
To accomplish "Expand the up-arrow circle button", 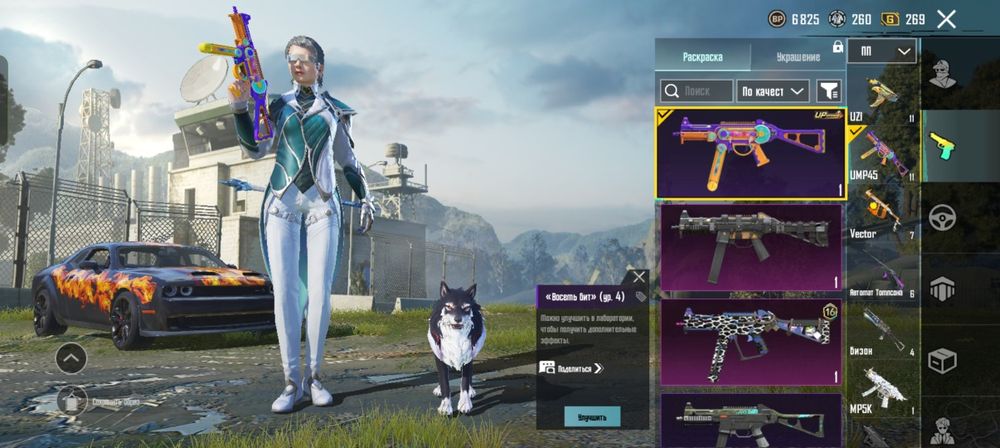I will 71,356.
